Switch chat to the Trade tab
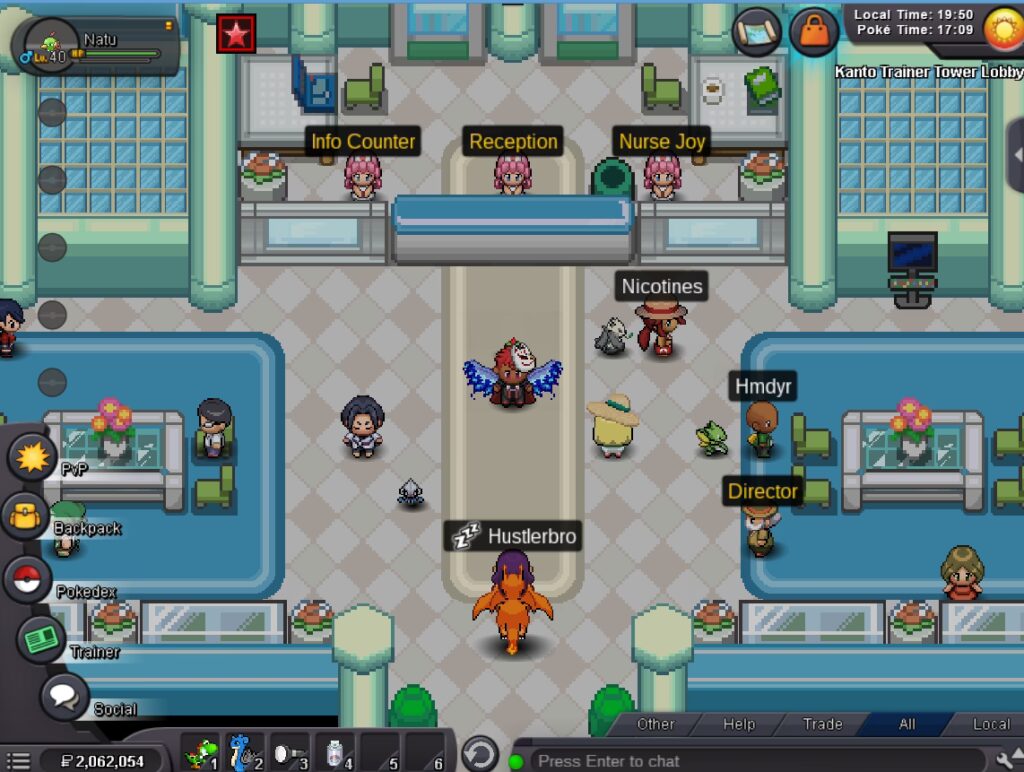1024x772 pixels. coord(823,724)
